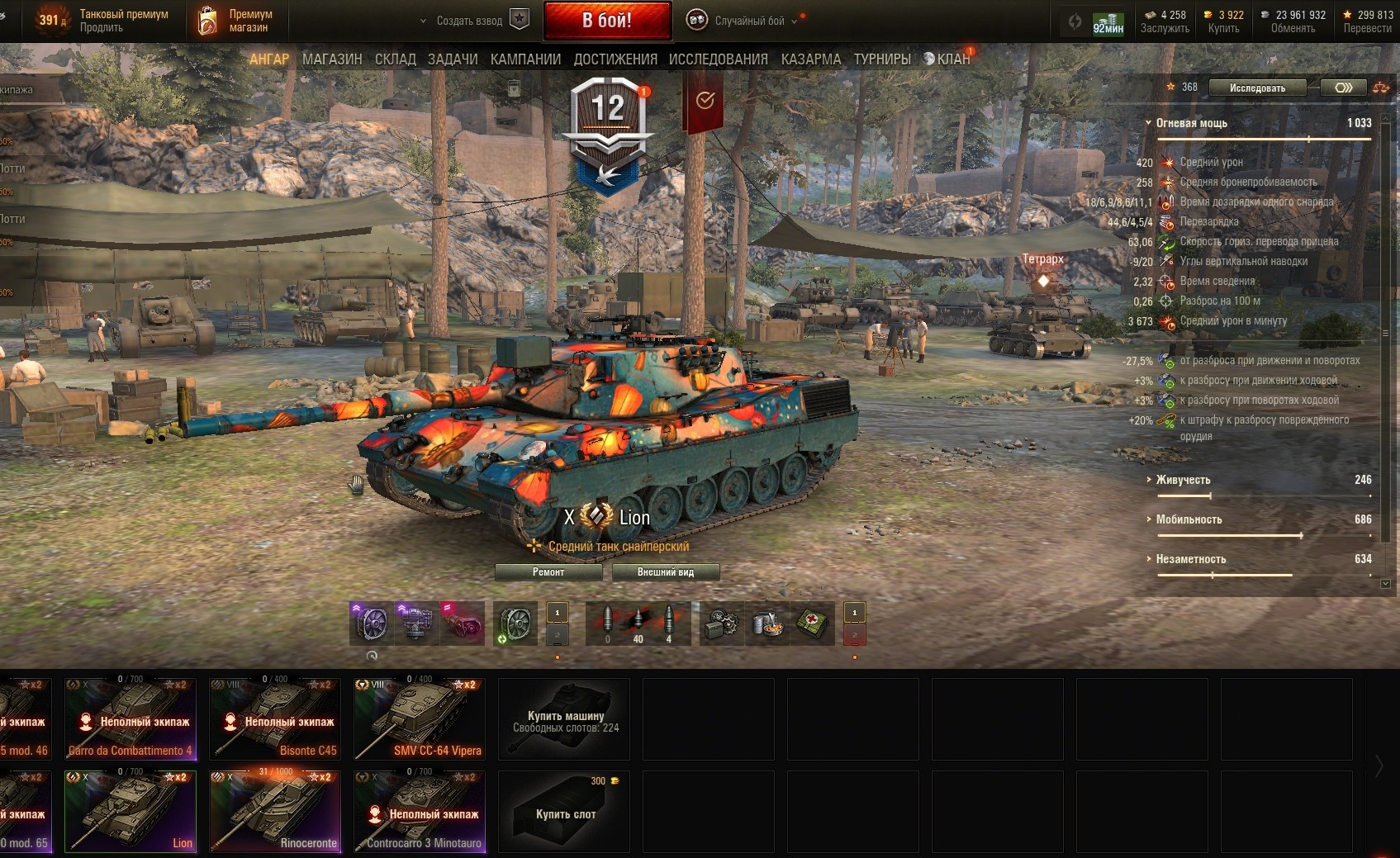This screenshot has width=1400, height=858.
Task: Open Внешний вид customization
Action: [665, 572]
